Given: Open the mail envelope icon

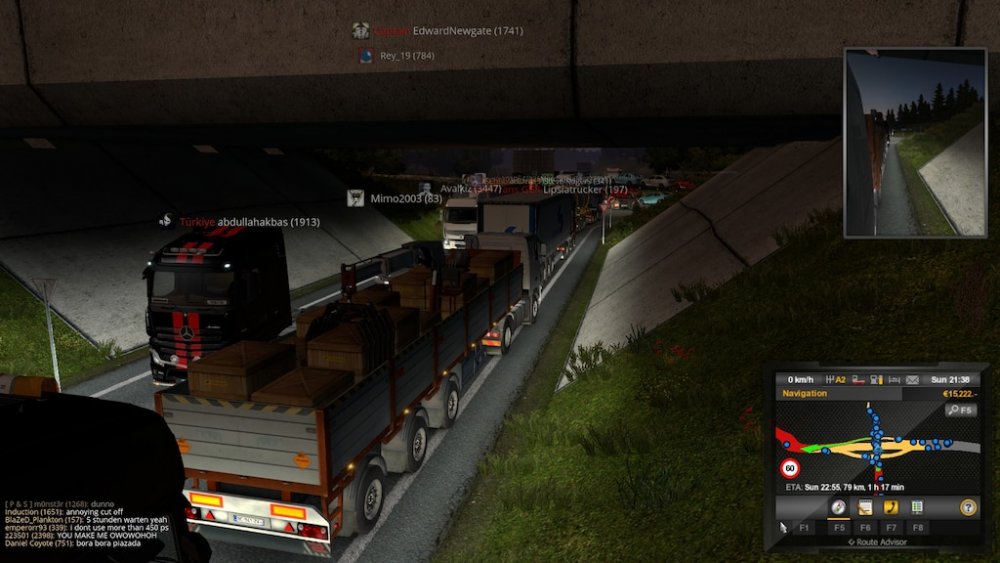Looking at the screenshot, I should [912, 380].
